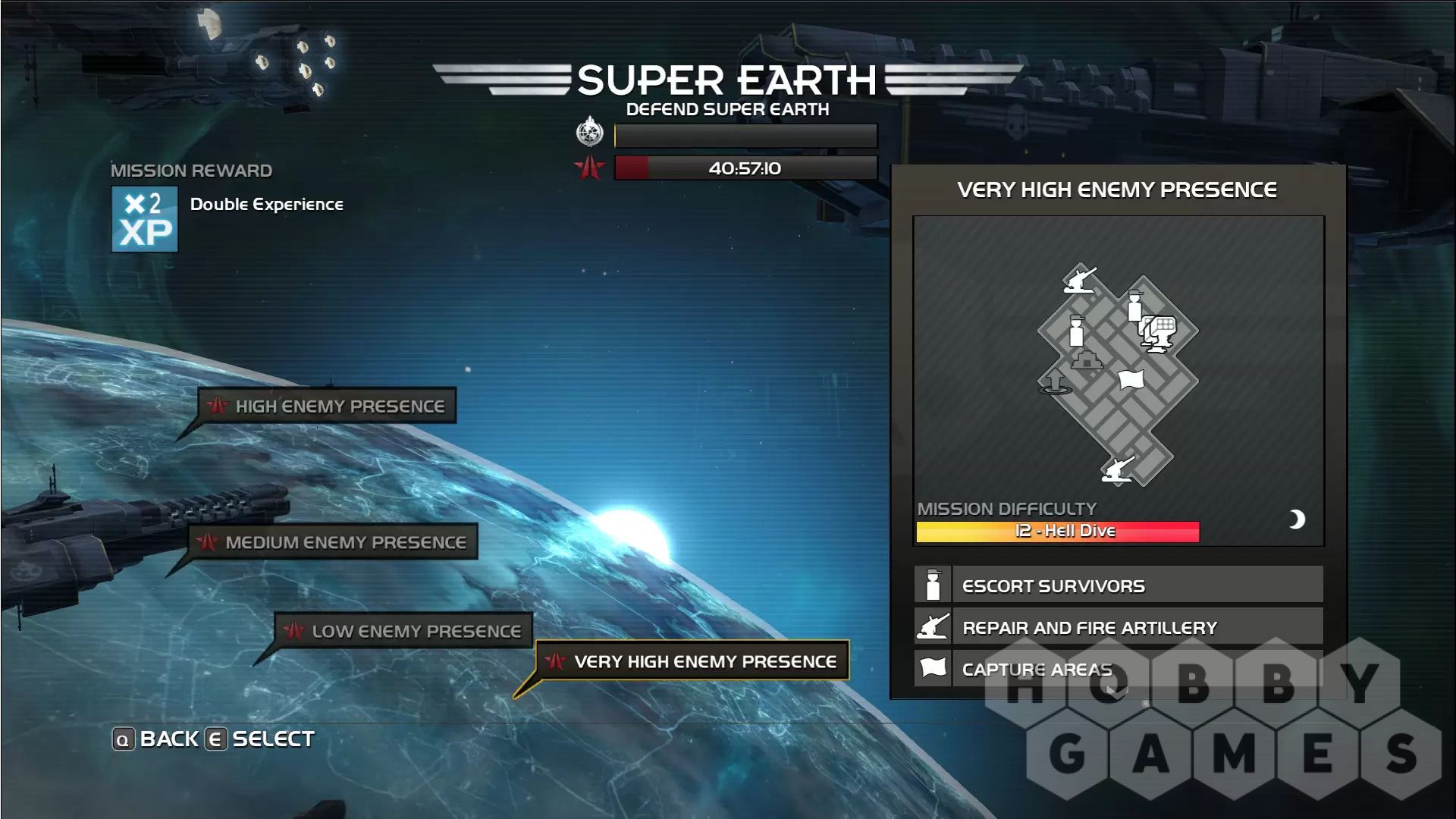Select the Very High Enemy Presence marker
The height and width of the screenshot is (819, 1456).
click(x=692, y=661)
